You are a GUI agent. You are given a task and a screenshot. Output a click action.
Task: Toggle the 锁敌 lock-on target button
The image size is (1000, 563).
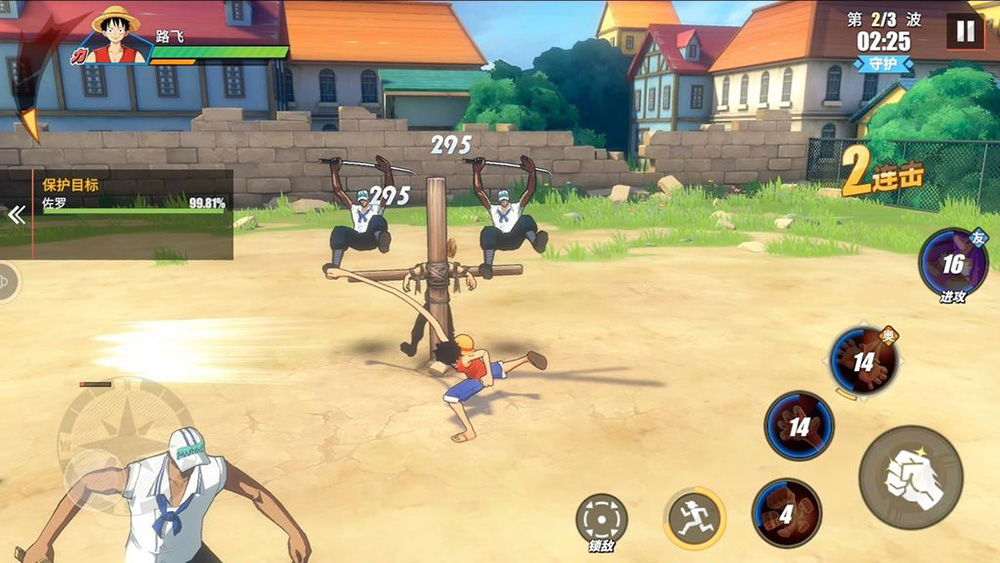[x=601, y=520]
